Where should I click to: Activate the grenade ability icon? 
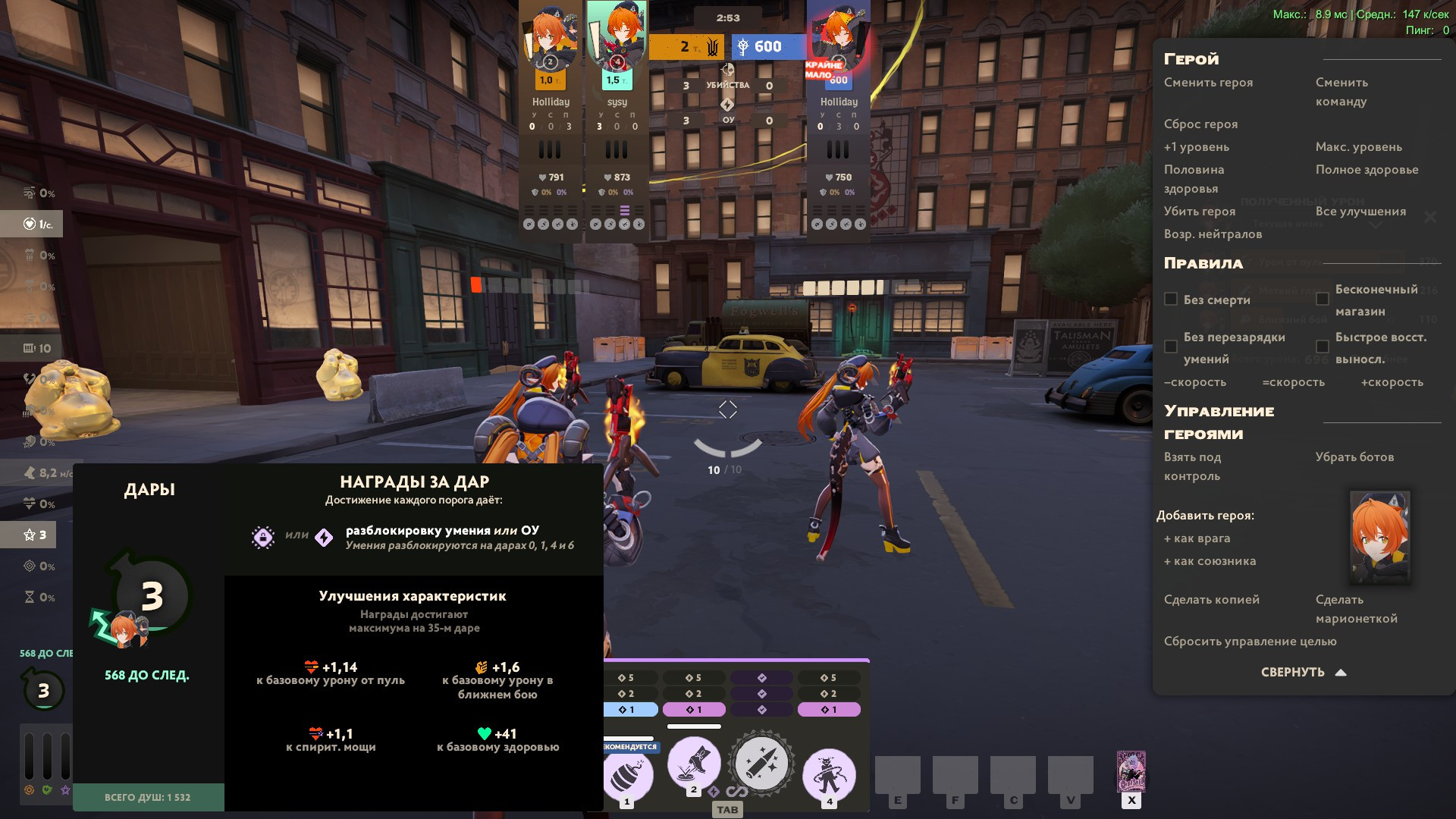tap(629, 776)
